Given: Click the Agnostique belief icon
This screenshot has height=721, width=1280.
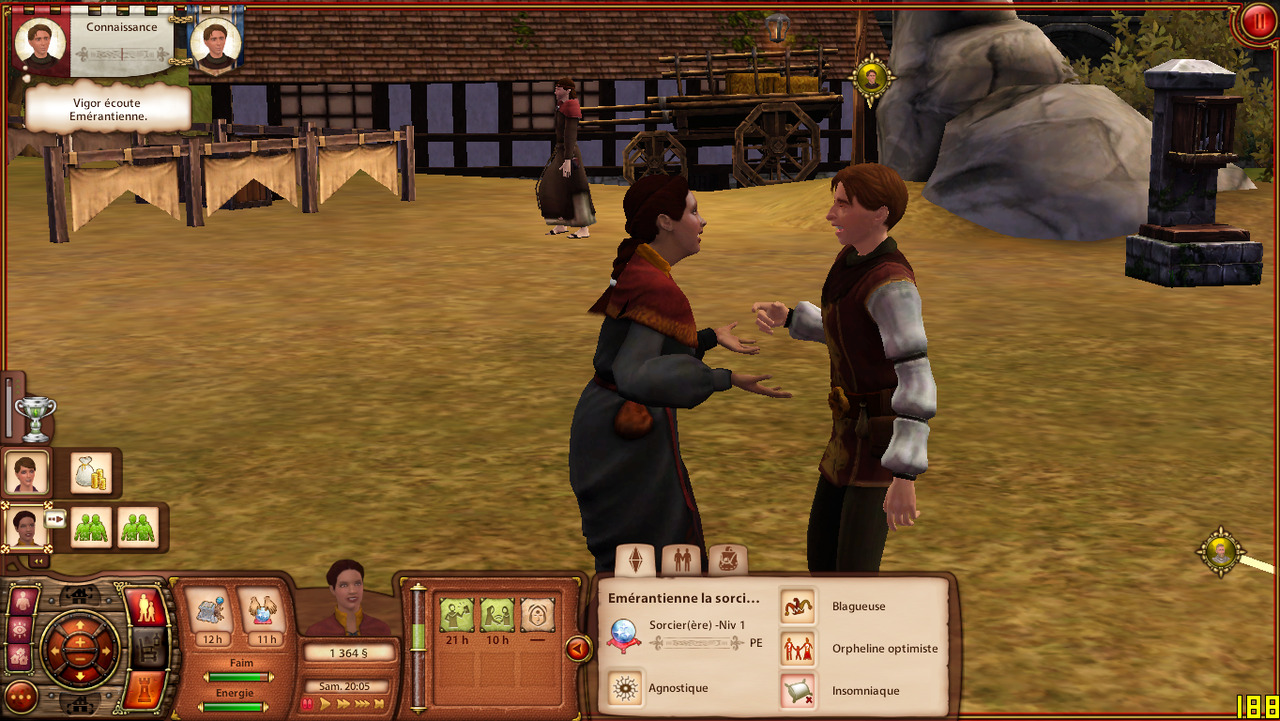Looking at the screenshot, I should click(x=626, y=688).
